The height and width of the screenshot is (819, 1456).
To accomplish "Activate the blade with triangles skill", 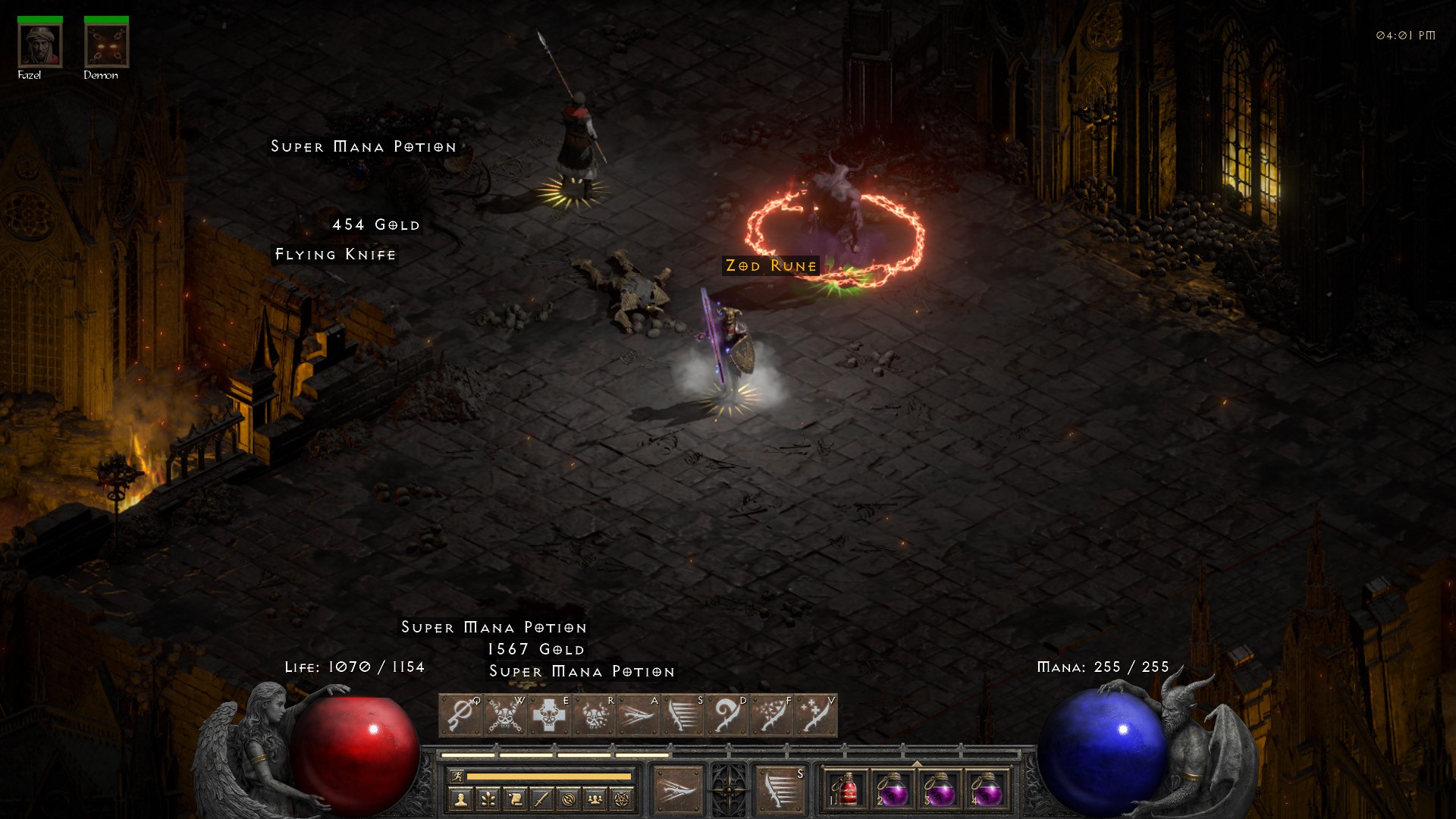I will pyautogui.click(x=770, y=715).
